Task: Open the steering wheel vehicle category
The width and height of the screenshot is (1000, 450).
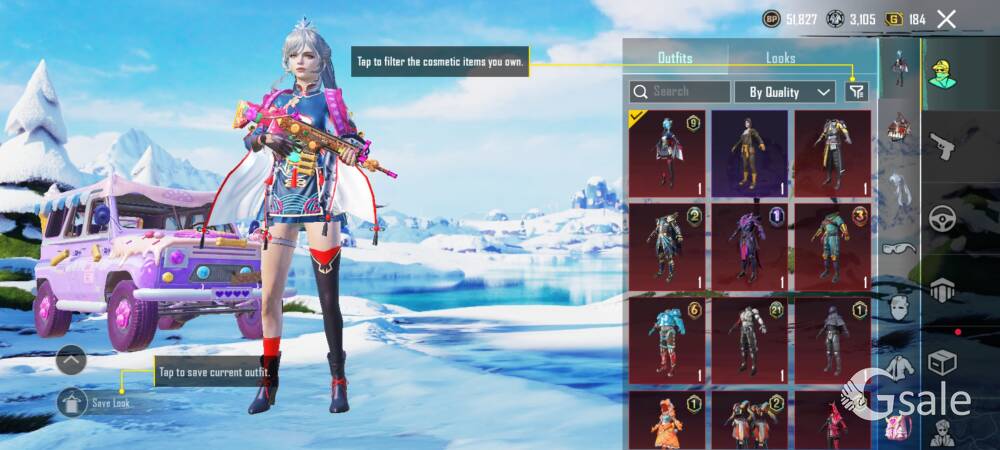Action: click(x=941, y=218)
